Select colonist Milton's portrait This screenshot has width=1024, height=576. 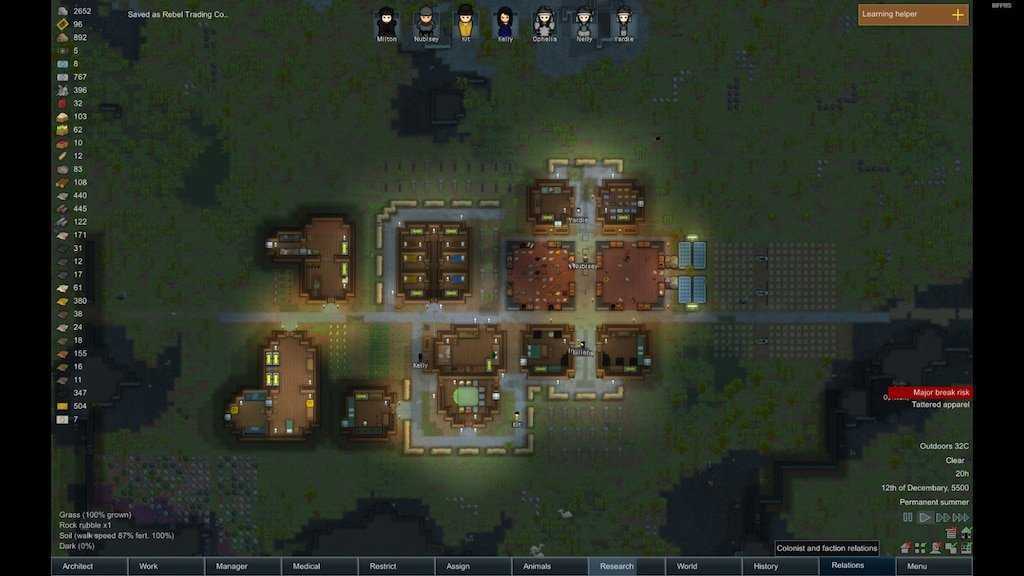coord(386,21)
